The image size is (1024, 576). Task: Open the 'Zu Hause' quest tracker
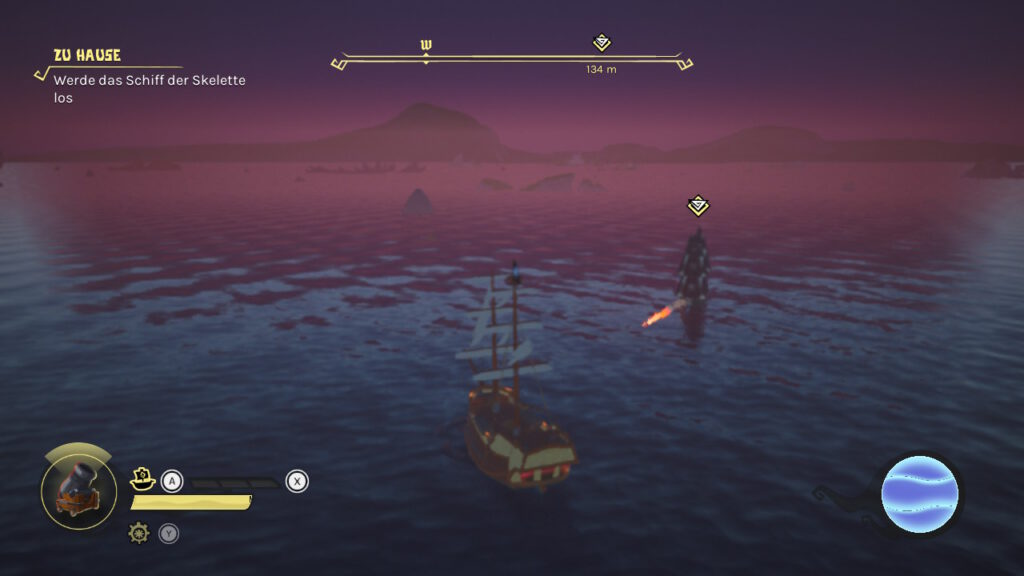click(x=87, y=56)
